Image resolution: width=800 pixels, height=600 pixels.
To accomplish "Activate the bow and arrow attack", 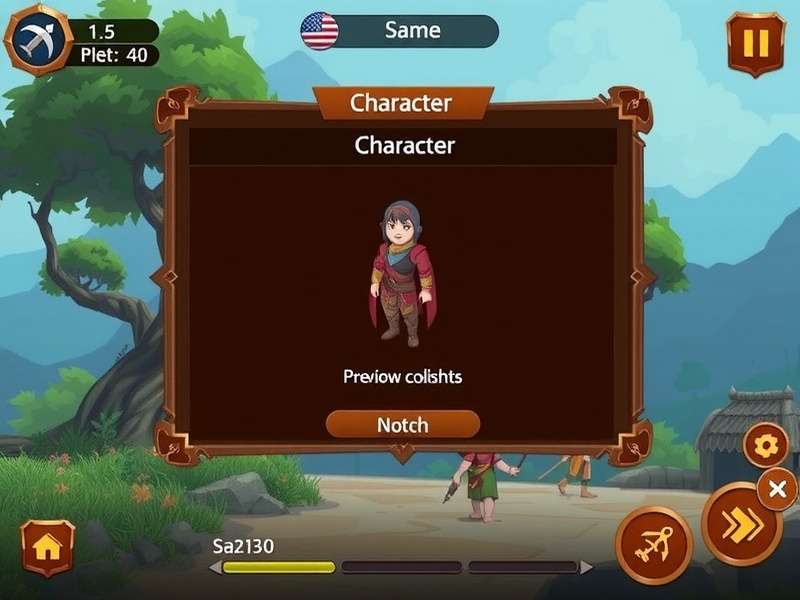I will (x=654, y=547).
